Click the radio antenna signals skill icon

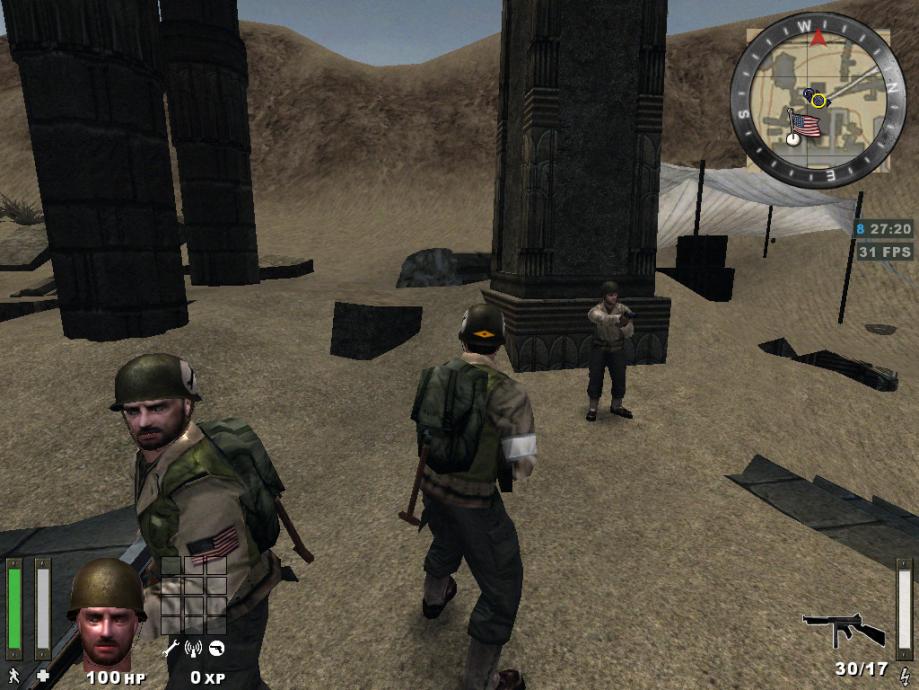click(x=193, y=648)
